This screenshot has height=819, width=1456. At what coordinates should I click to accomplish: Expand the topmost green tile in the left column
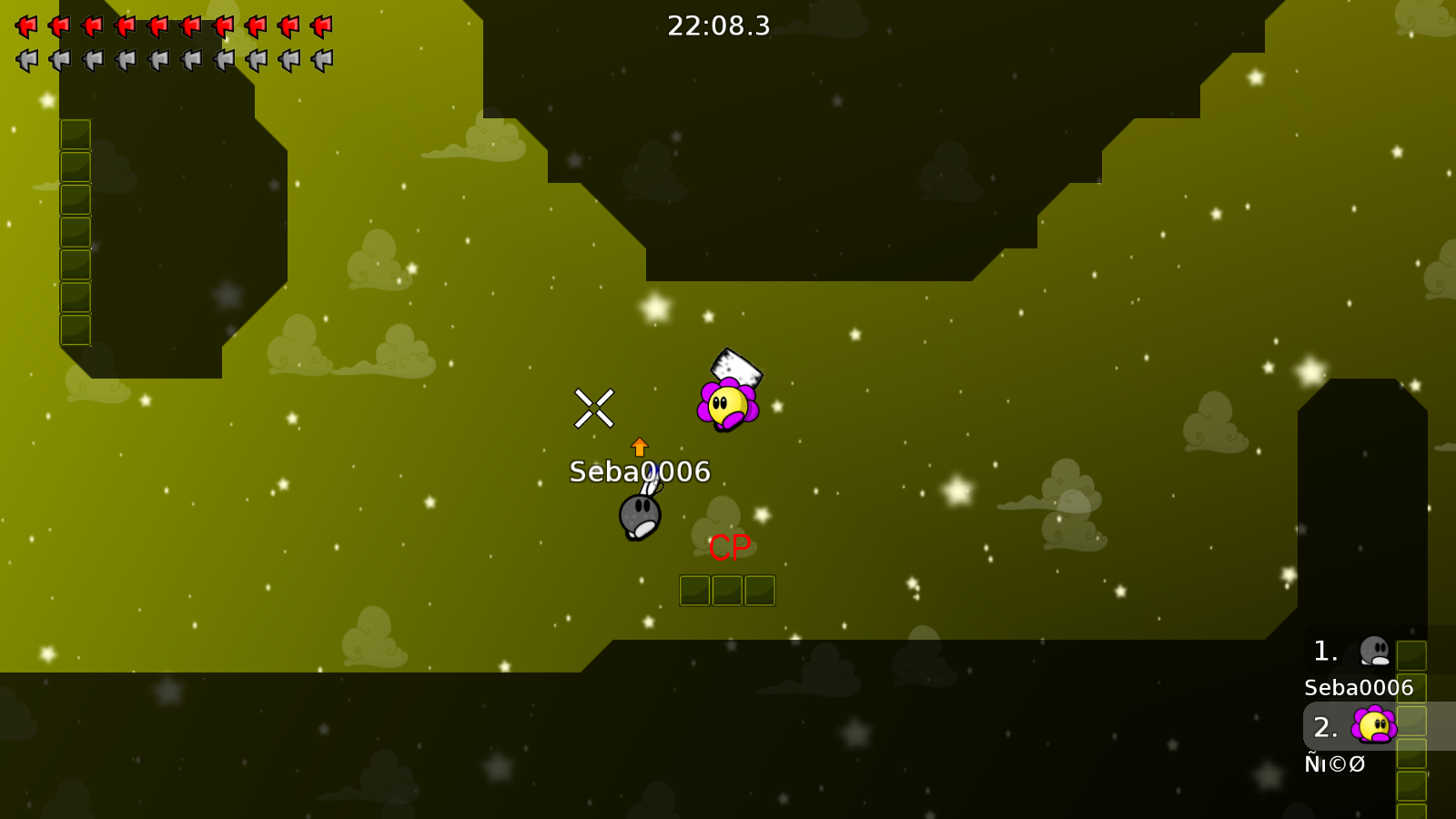point(75,134)
